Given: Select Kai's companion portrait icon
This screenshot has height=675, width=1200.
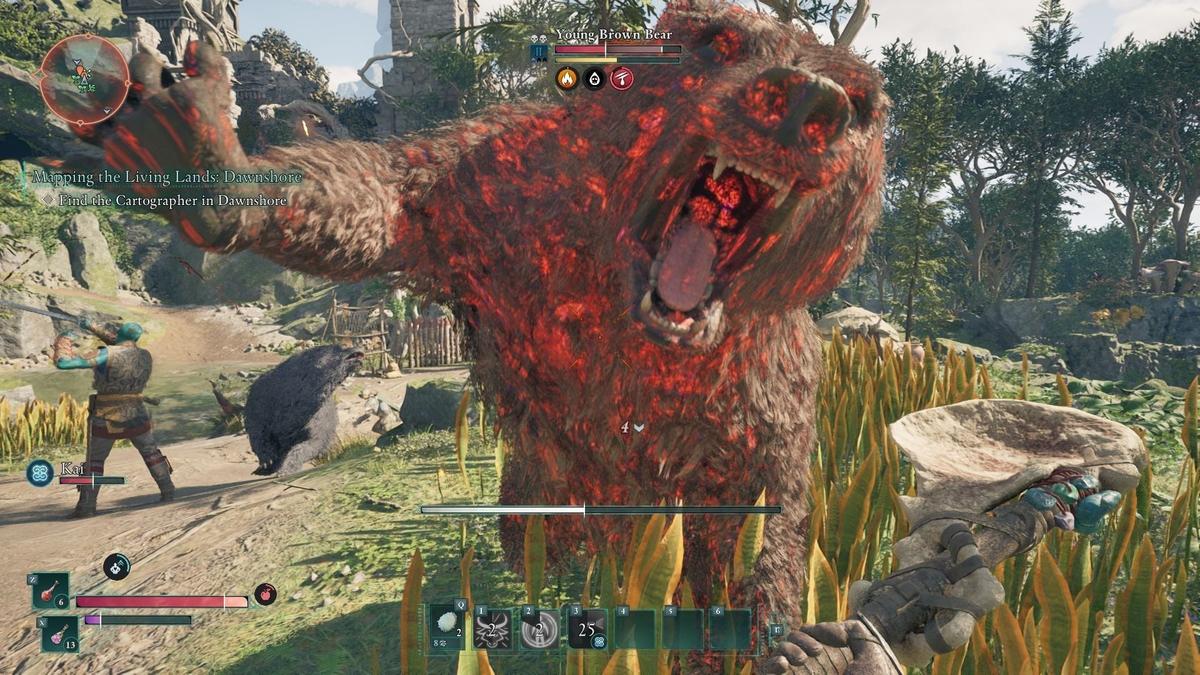Looking at the screenshot, I should [x=41, y=472].
